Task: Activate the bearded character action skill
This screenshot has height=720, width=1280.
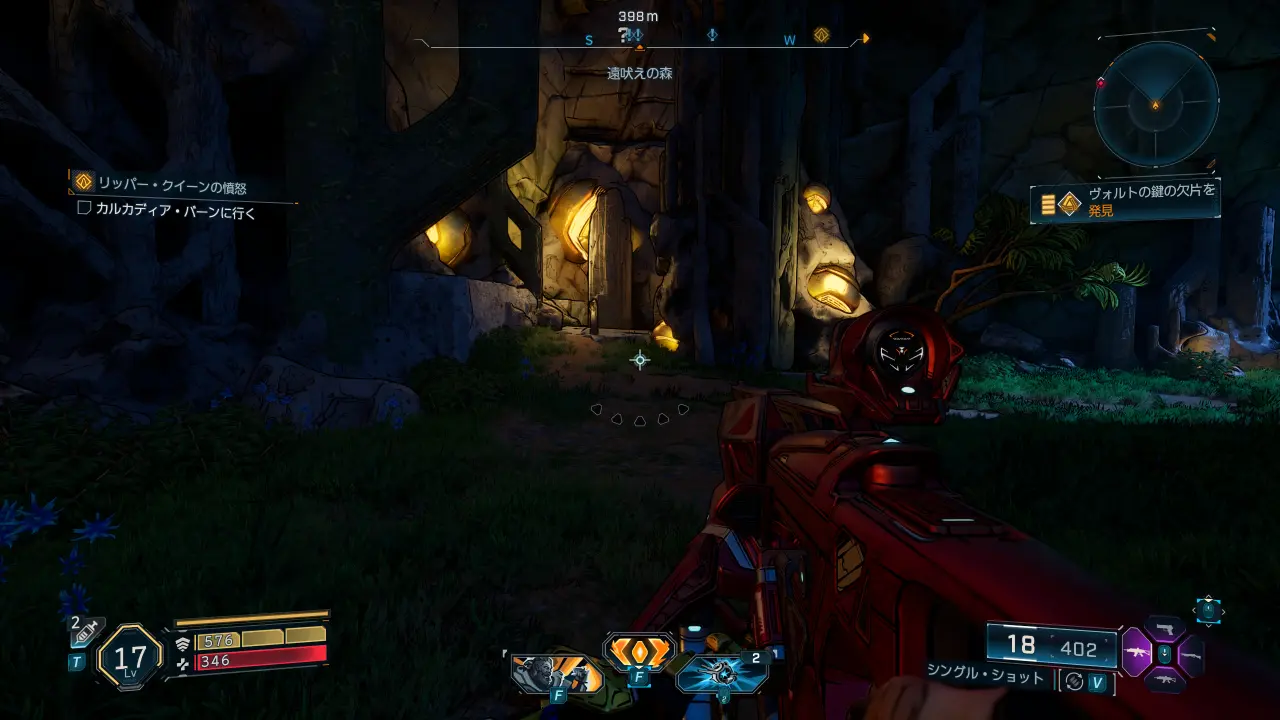Action: (x=555, y=674)
